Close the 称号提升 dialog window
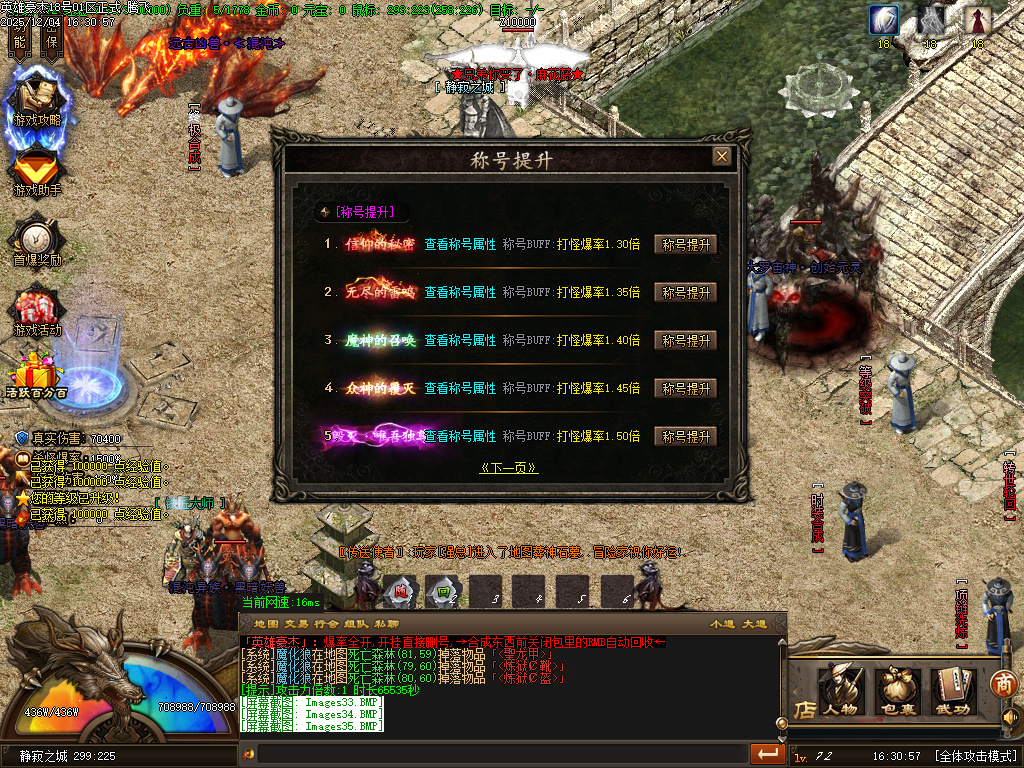1024x768 pixels. click(721, 156)
